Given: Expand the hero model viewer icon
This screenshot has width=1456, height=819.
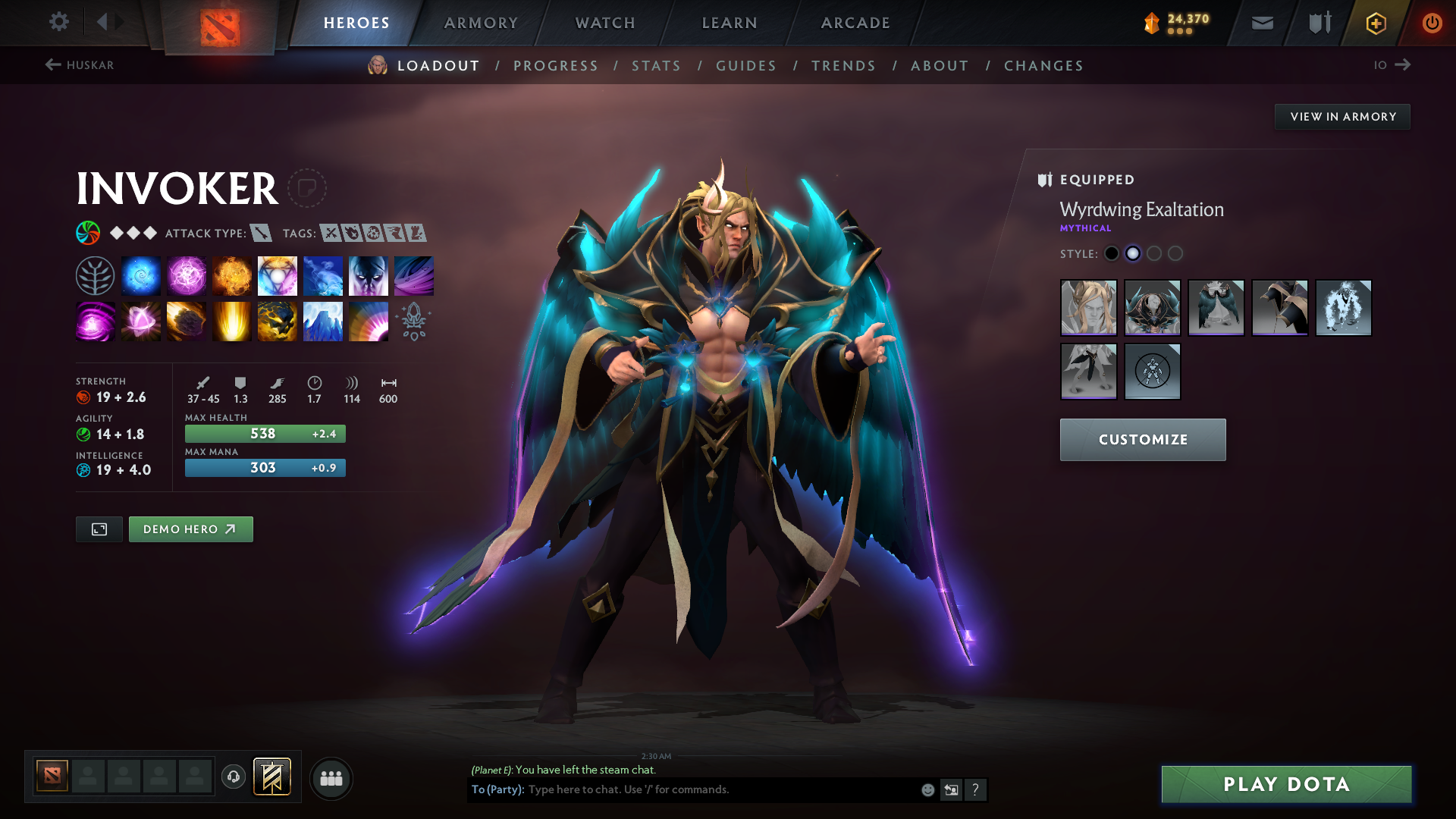Looking at the screenshot, I should point(99,529).
